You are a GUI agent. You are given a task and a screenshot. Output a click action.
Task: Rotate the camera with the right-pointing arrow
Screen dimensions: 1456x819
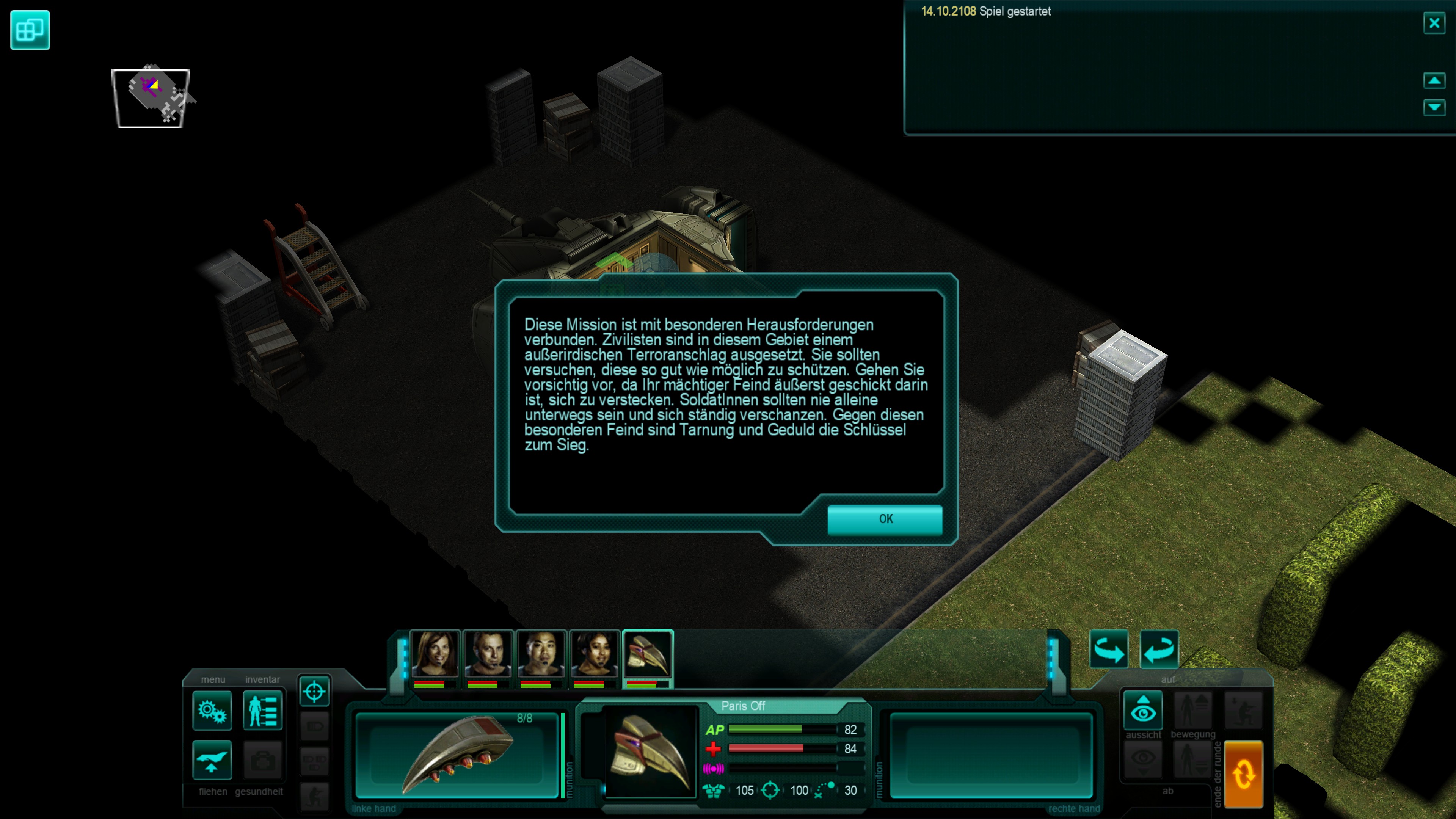1108,650
